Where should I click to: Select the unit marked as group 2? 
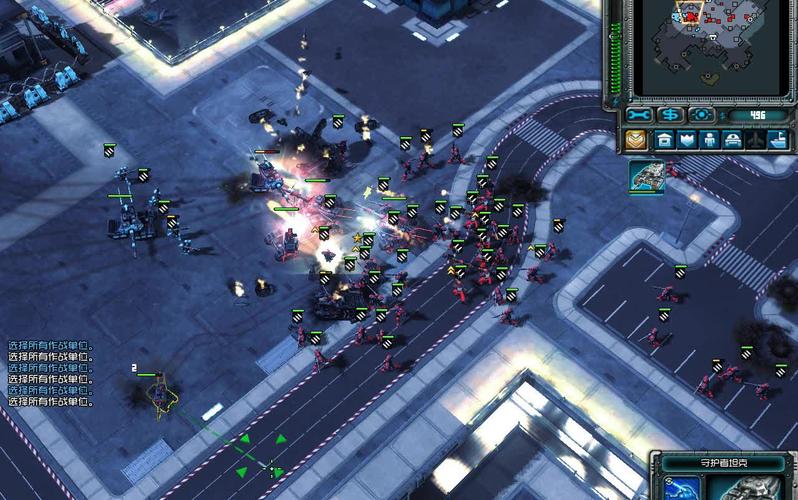160,392
